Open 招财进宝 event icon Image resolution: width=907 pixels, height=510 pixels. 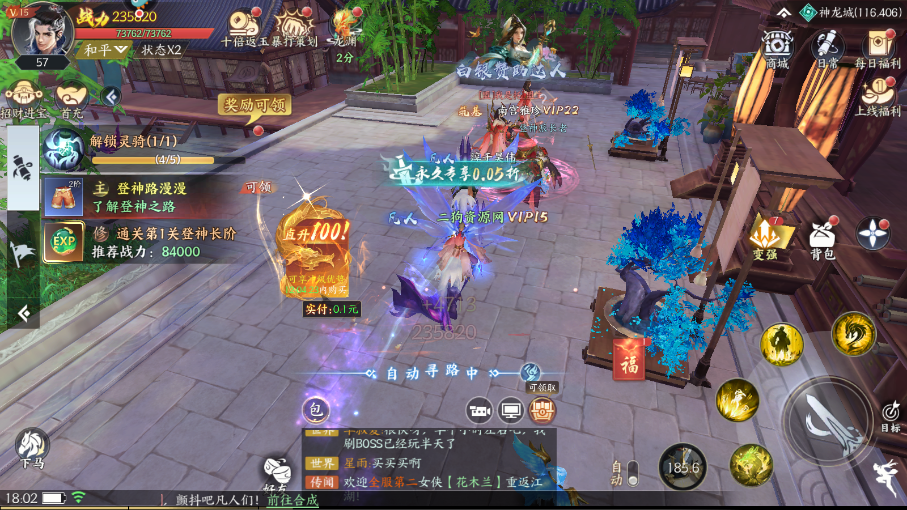coord(23,100)
